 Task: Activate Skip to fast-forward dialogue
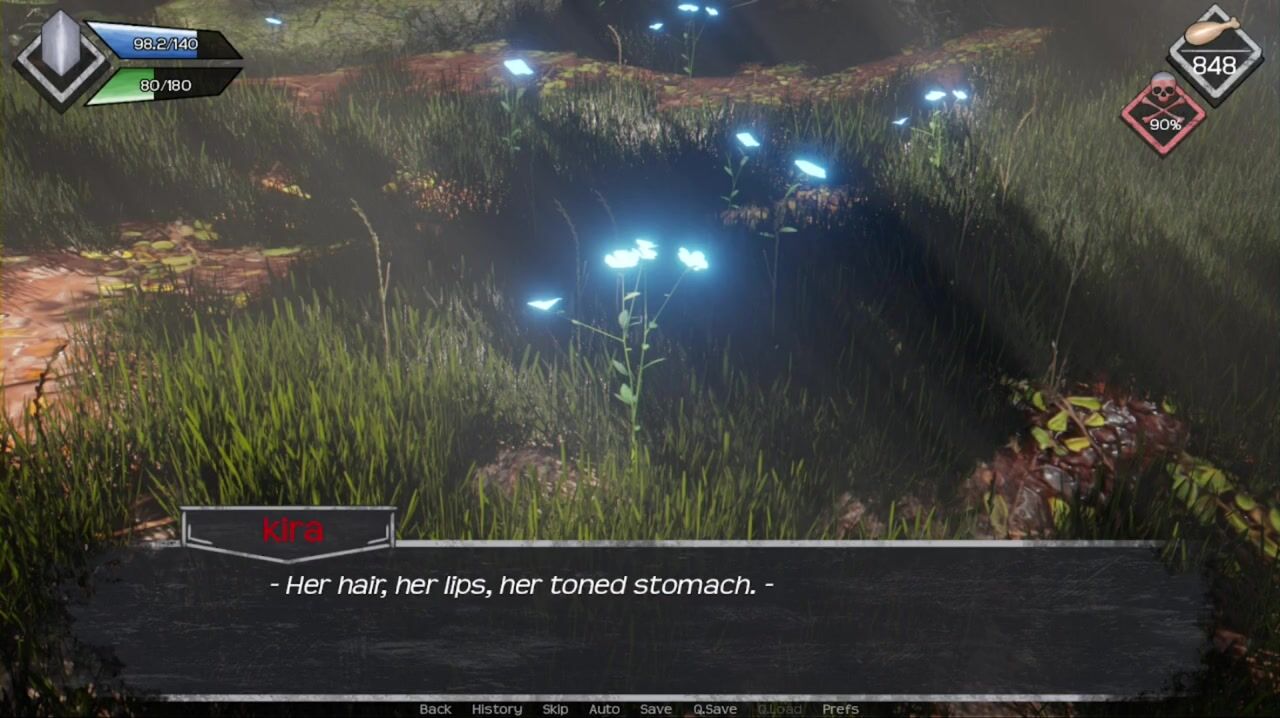pyautogui.click(x=555, y=709)
